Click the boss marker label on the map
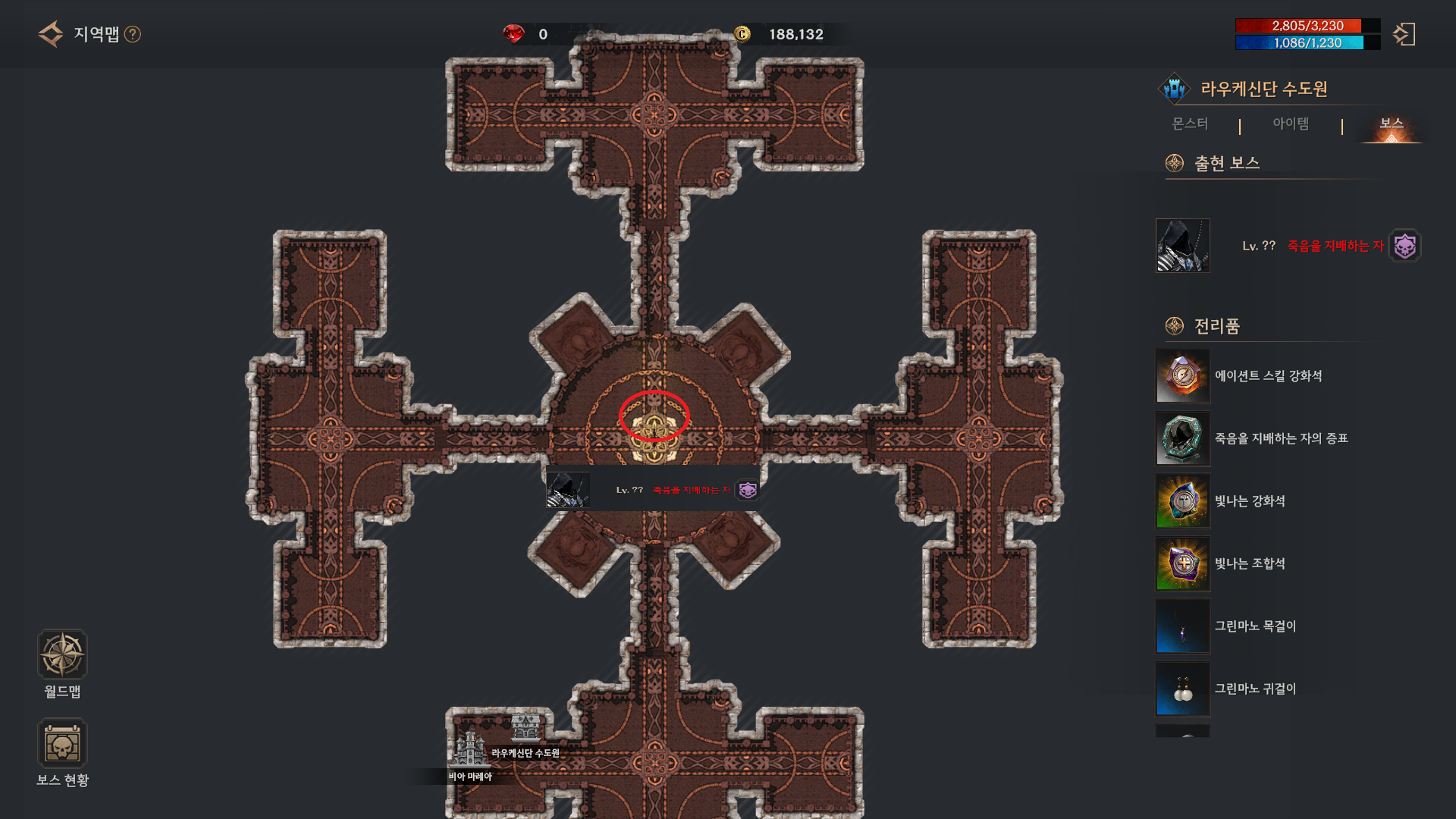Image resolution: width=1456 pixels, height=819 pixels. click(653, 490)
